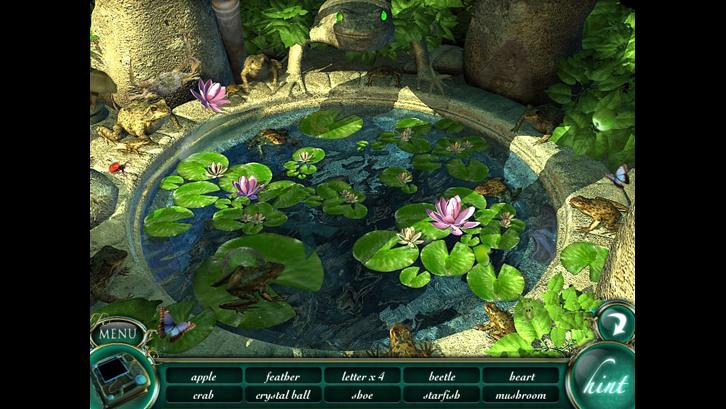Viewport: 726px width, 409px height.
Task: Click the 'letter x 4' list entry
Action: click(x=362, y=376)
